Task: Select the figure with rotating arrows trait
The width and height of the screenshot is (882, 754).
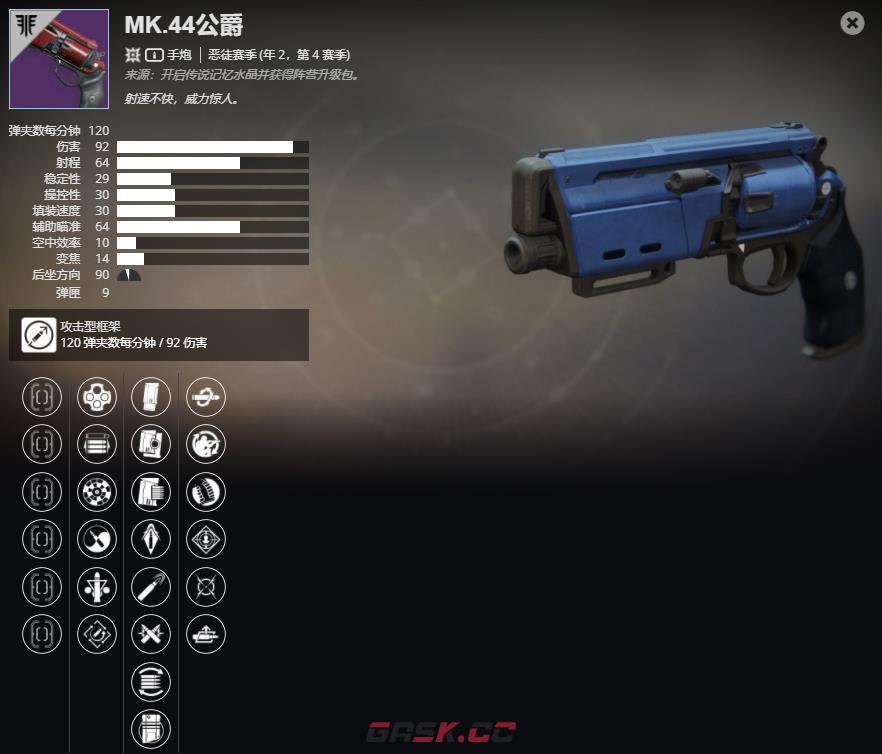Action: point(206,444)
